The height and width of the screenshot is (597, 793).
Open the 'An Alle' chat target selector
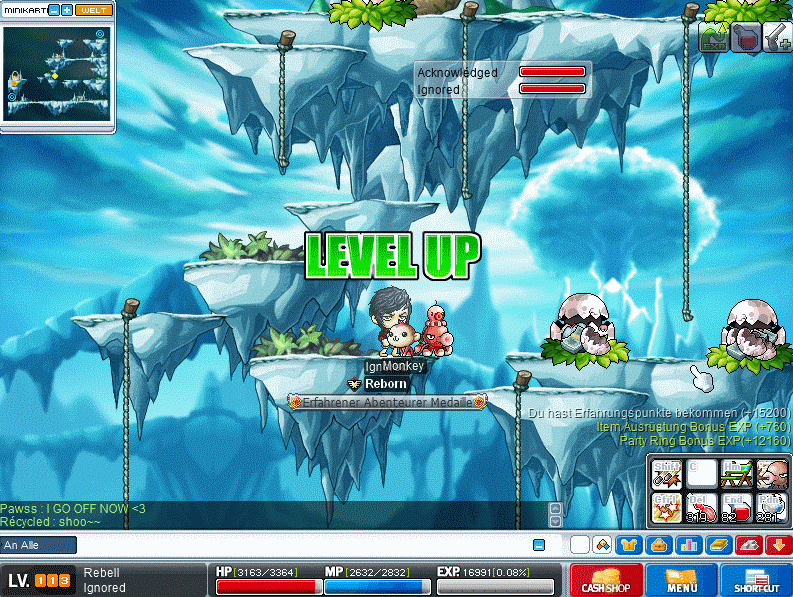[39, 545]
